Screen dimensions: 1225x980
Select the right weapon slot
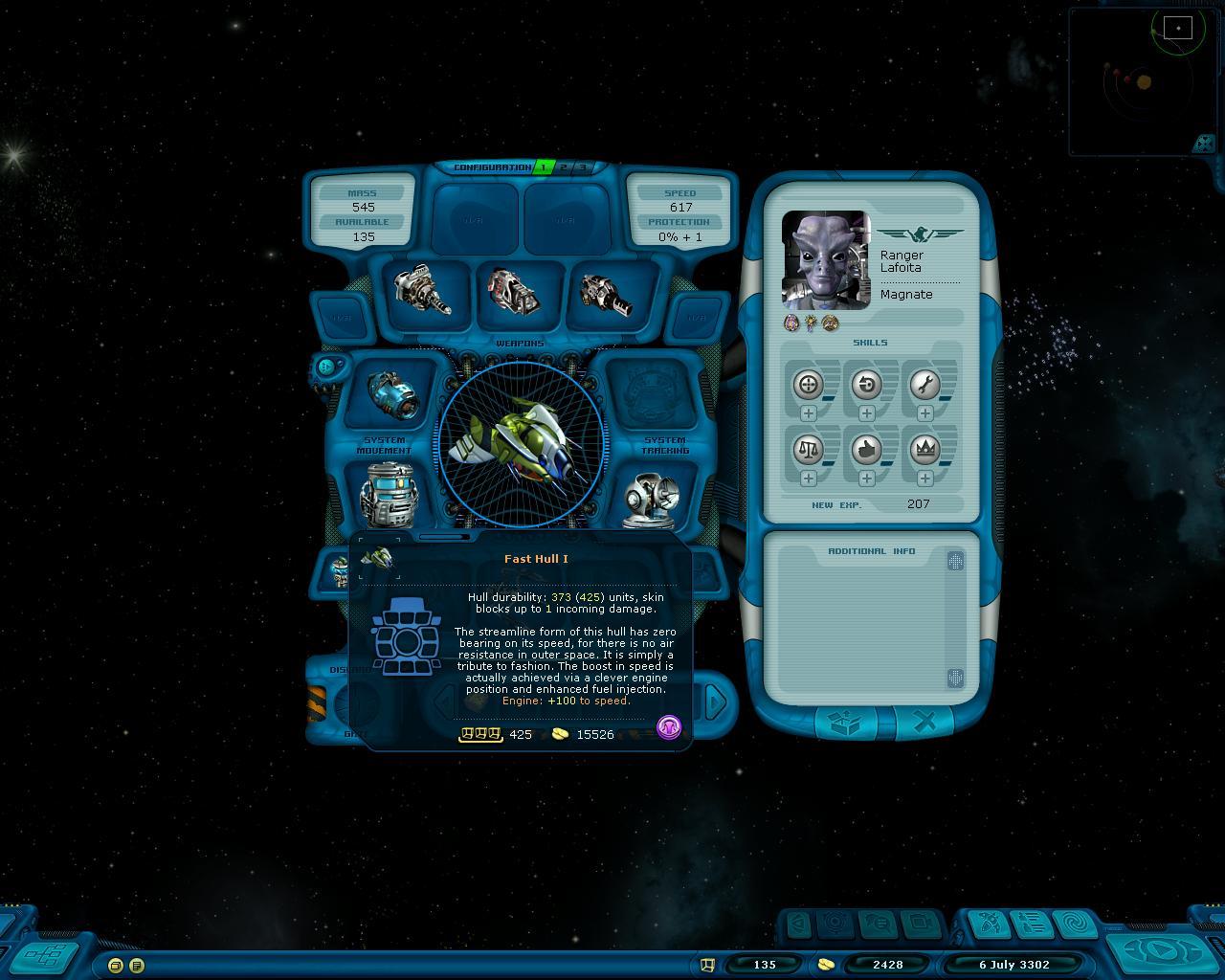coord(606,292)
